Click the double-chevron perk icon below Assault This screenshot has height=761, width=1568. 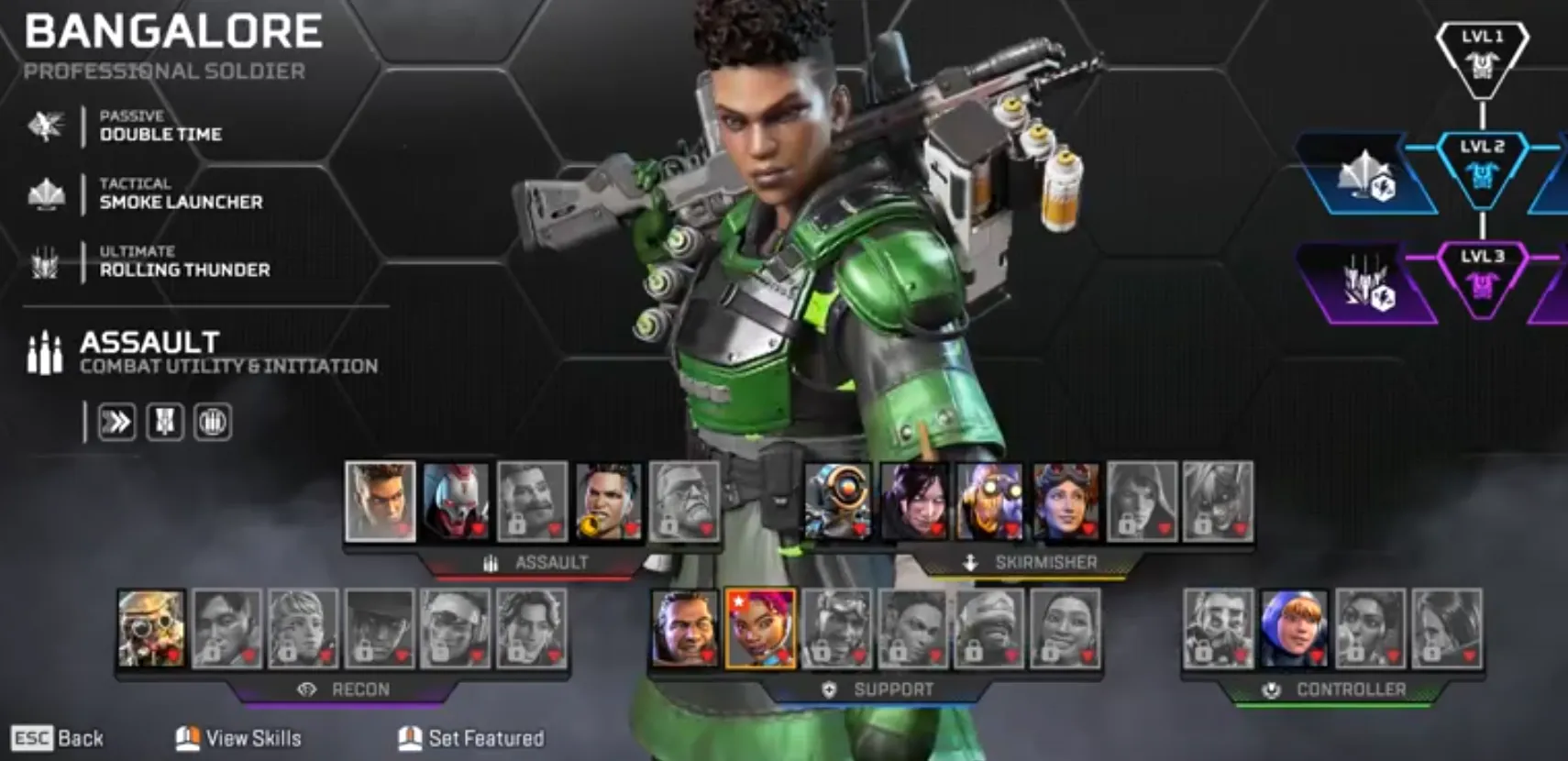click(x=116, y=420)
